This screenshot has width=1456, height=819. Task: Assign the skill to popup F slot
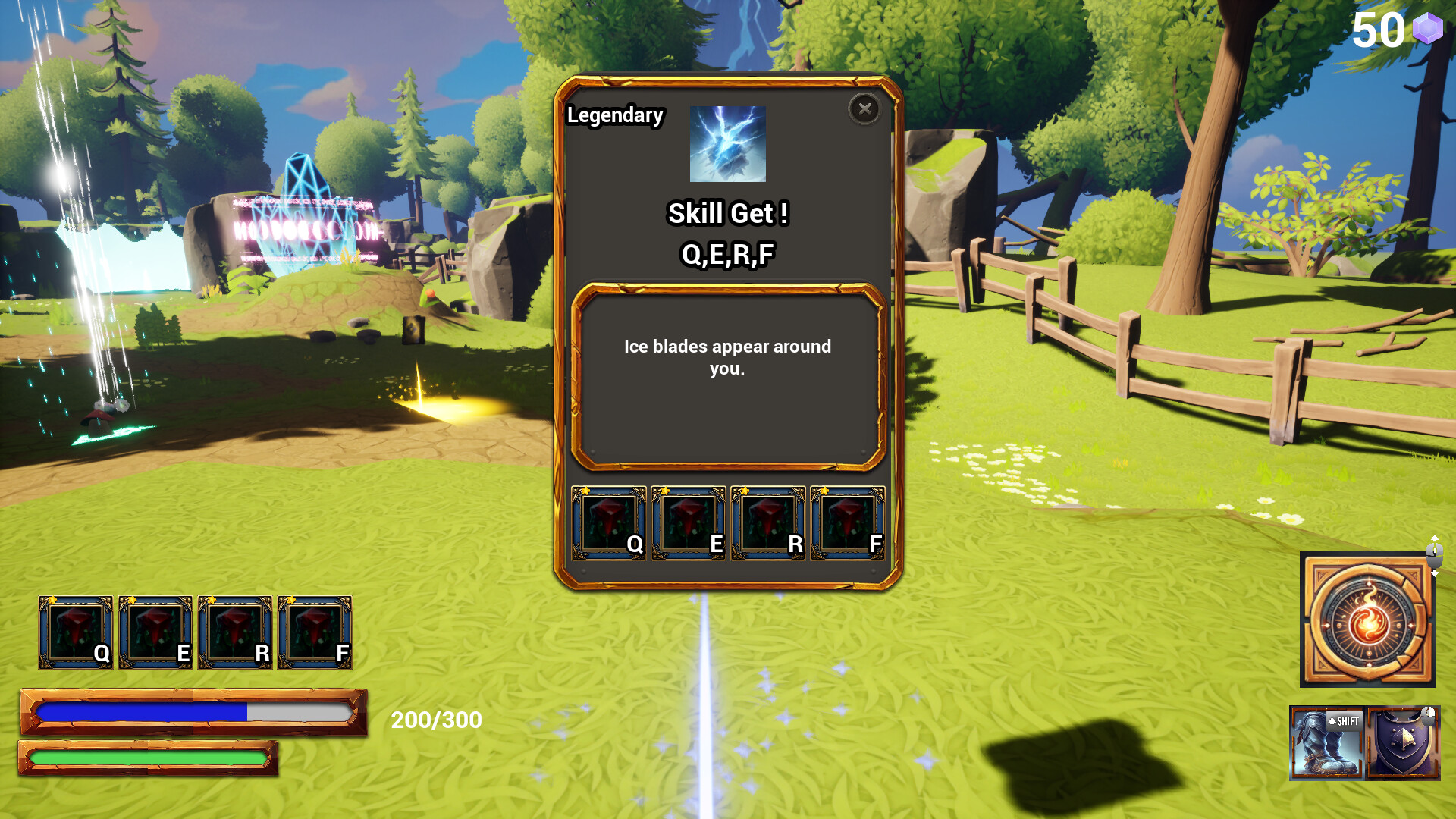pos(848,523)
